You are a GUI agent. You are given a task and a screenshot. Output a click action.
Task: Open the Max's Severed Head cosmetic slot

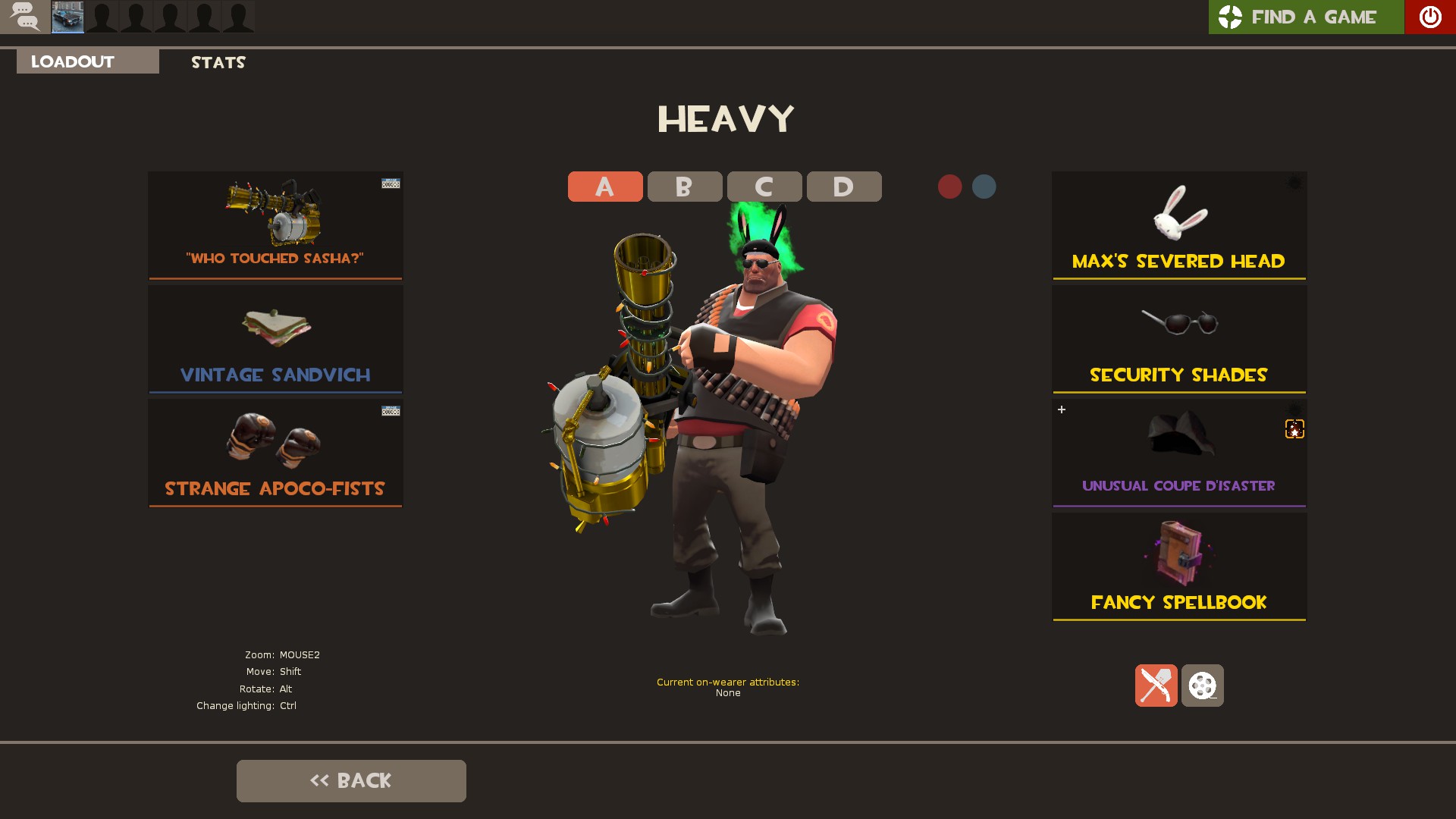1178,225
